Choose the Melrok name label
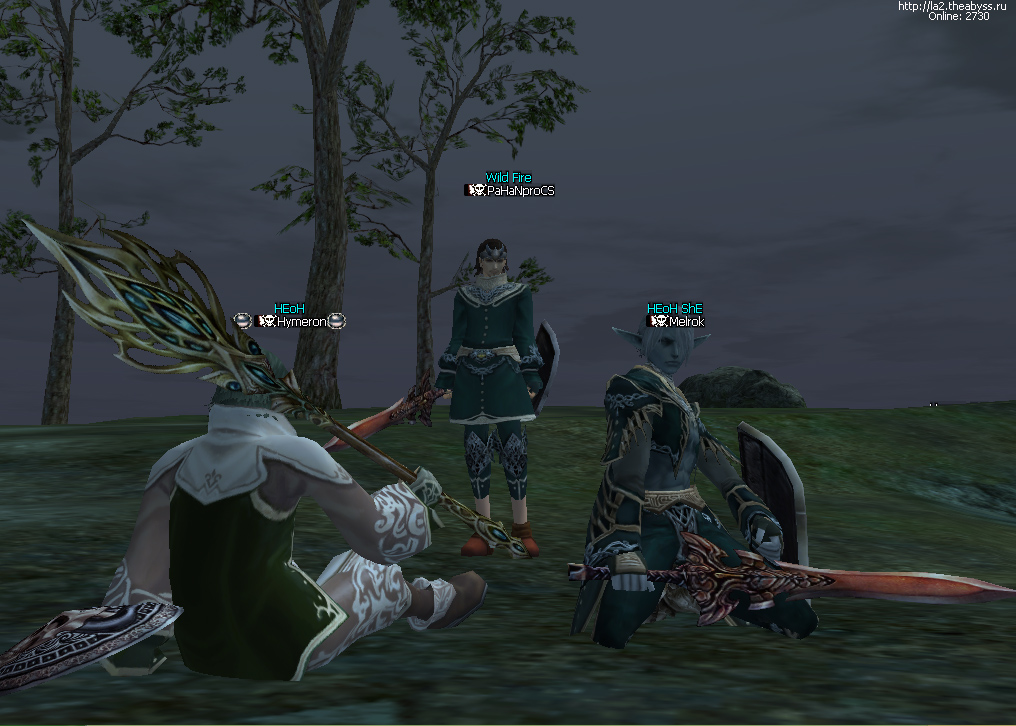 pyautogui.click(x=686, y=321)
